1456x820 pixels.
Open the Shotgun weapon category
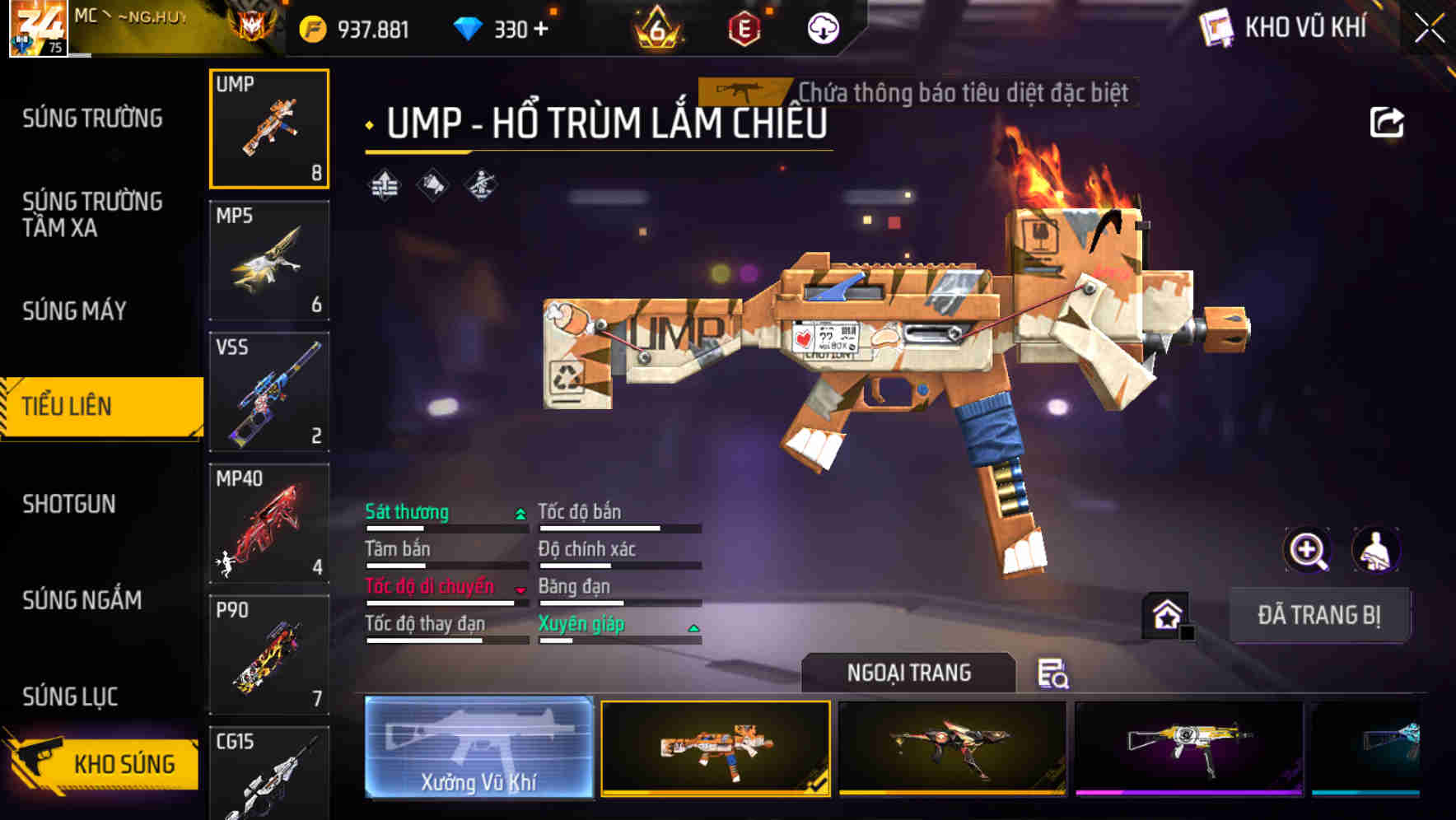pos(69,504)
